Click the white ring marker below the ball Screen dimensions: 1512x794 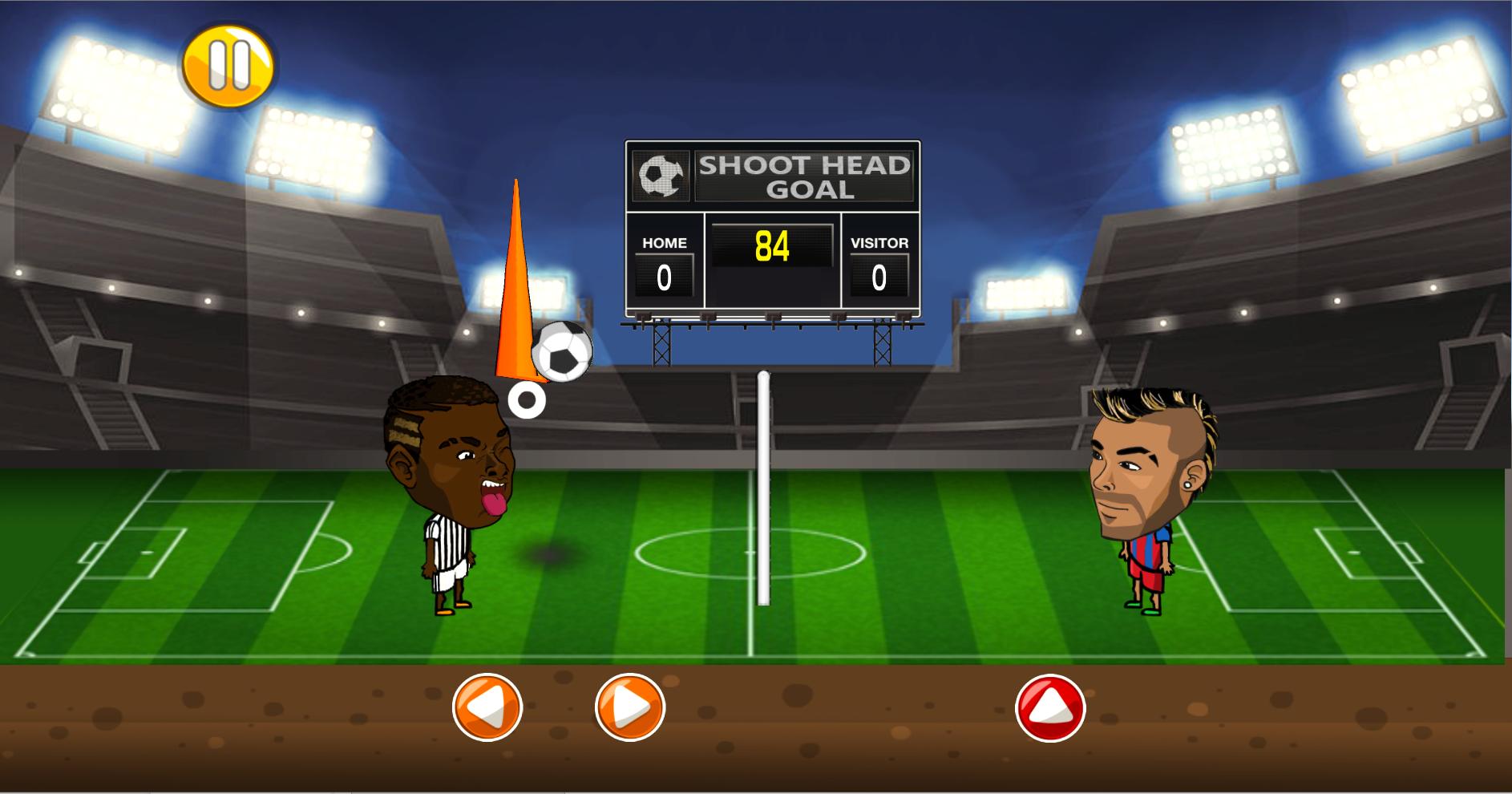[x=528, y=399]
